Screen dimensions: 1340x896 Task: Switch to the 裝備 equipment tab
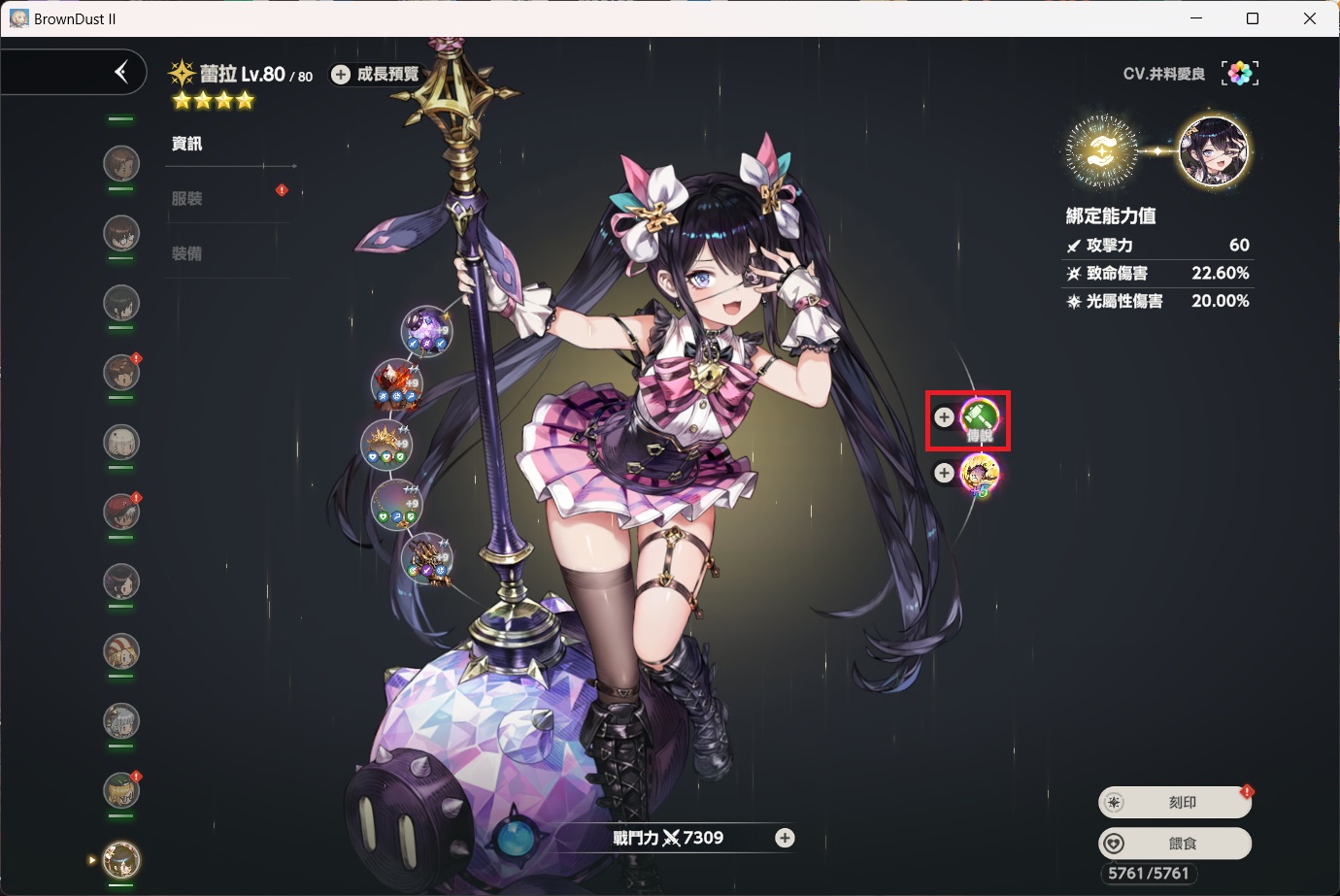click(187, 254)
